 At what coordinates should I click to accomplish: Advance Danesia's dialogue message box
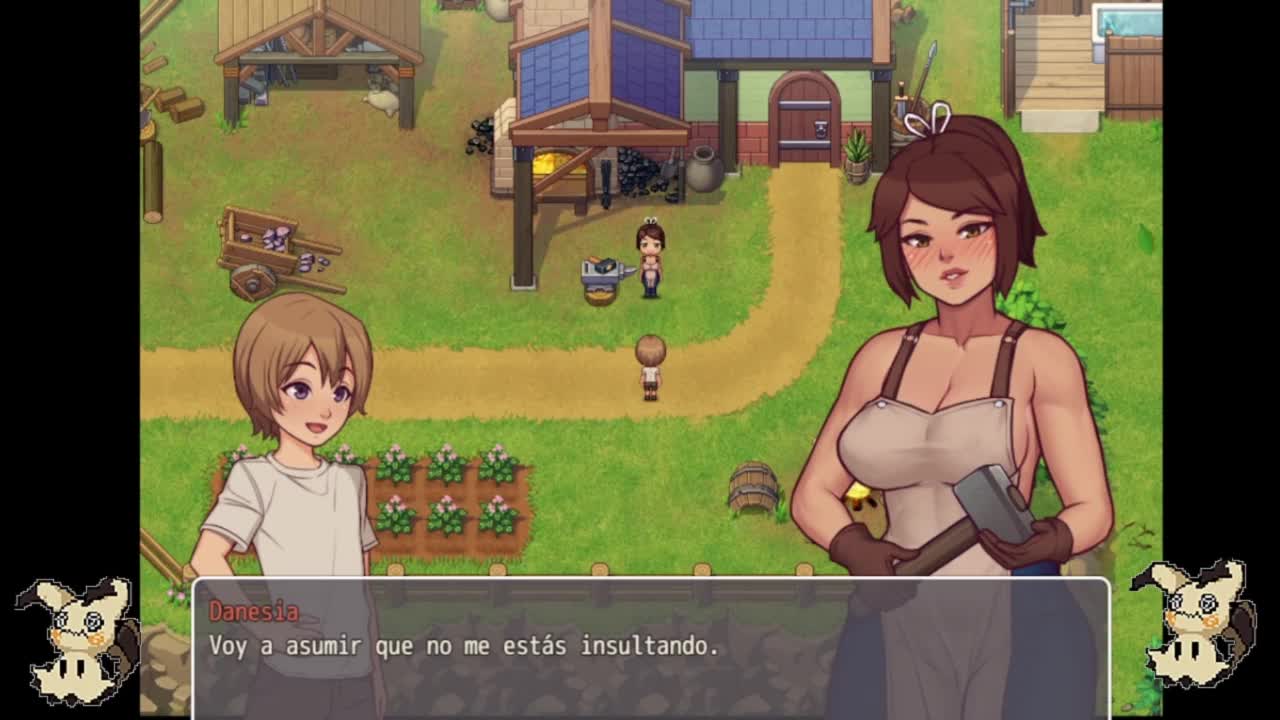[650, 647]
